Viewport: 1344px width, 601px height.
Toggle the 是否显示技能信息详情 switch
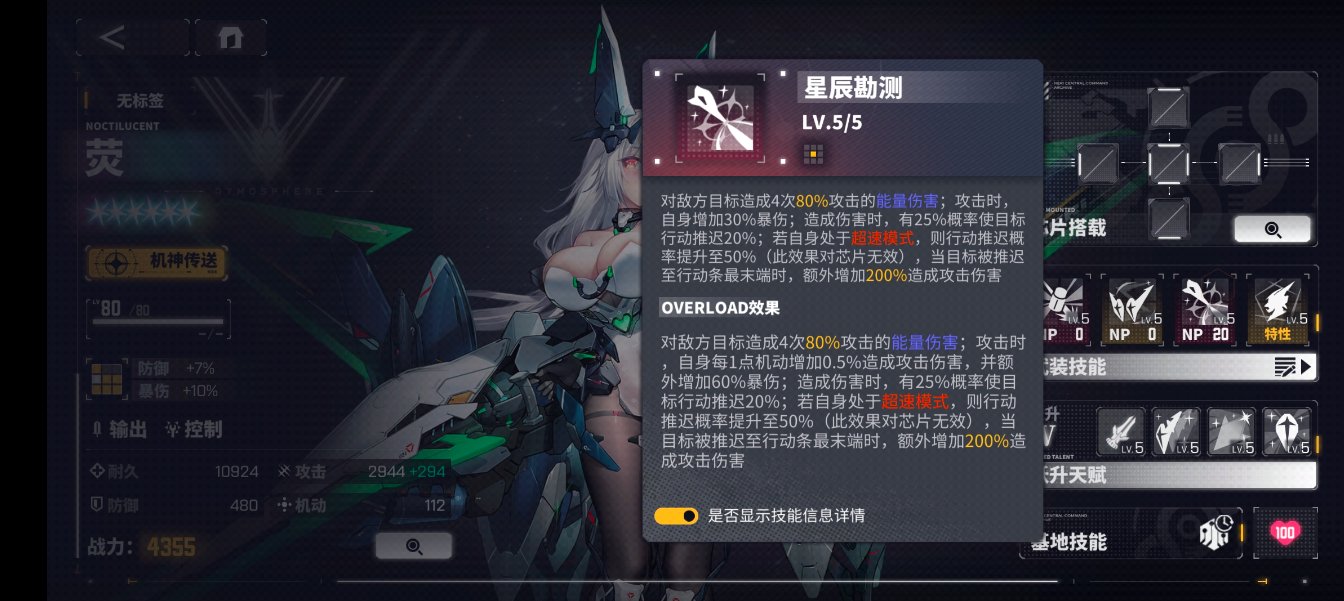coord(676,516)
